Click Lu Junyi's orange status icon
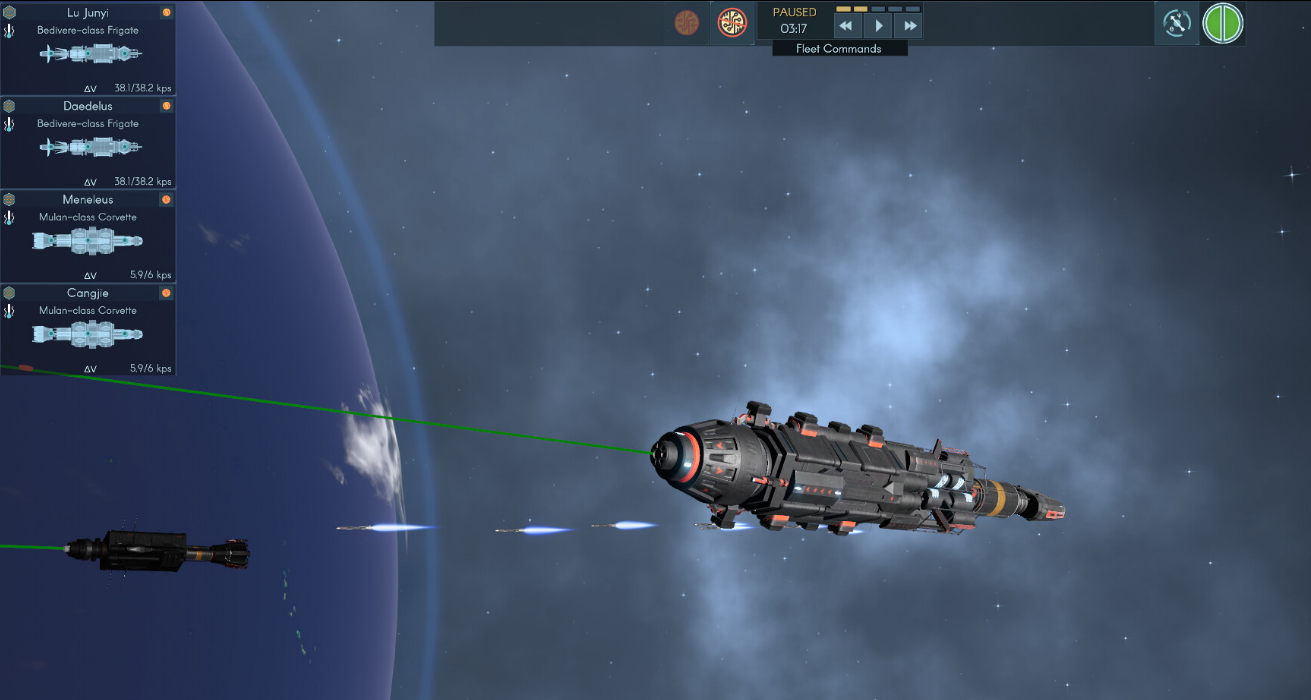The height and width of the screenshot is (700, 1311). [166, 13]
